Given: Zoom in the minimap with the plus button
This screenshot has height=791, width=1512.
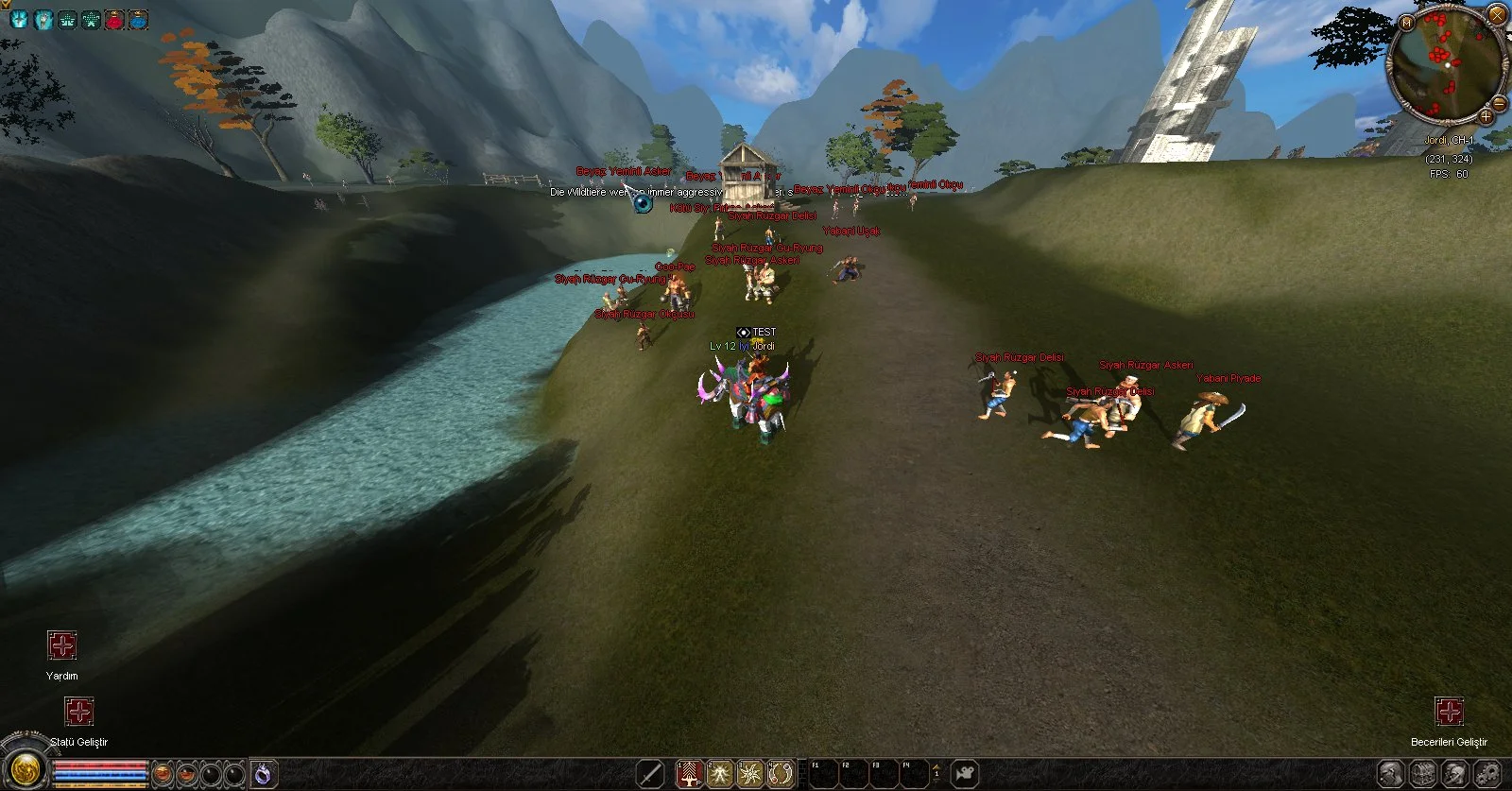Looking at the screenshot, I should (x=1486, y=116).
